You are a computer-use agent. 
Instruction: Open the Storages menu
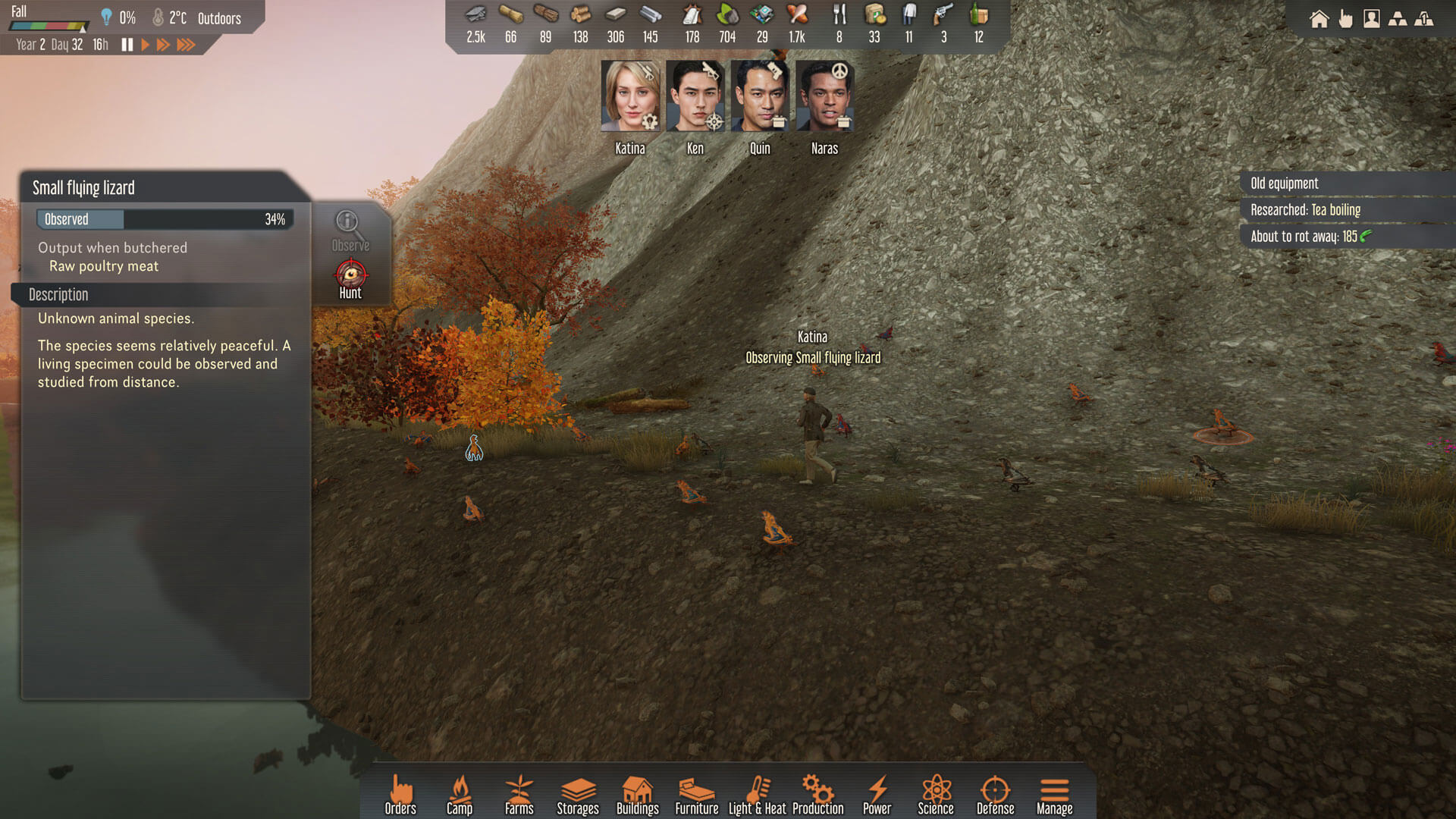(578, 795)
